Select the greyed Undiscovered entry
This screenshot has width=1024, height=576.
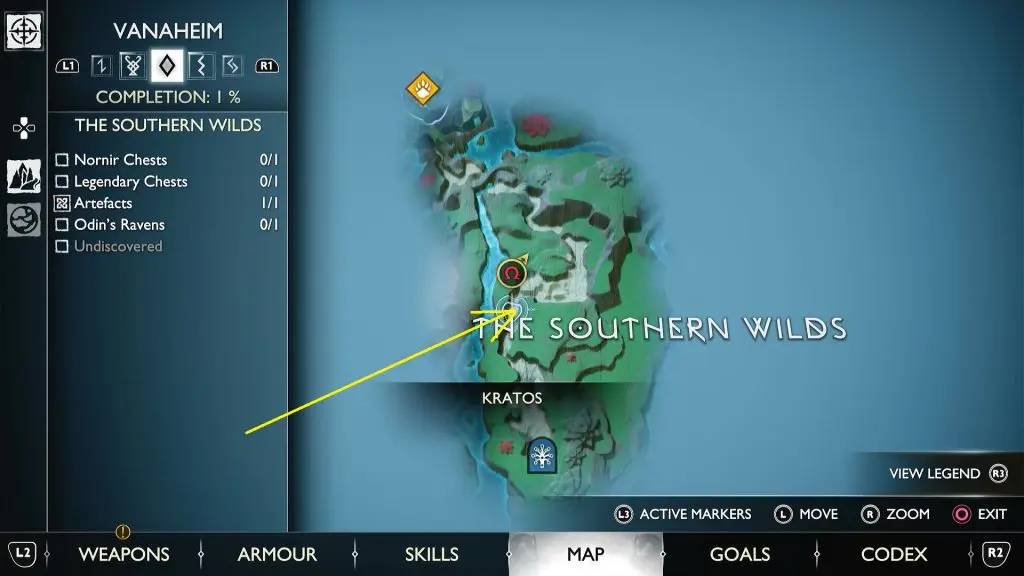tap(117, 246)
